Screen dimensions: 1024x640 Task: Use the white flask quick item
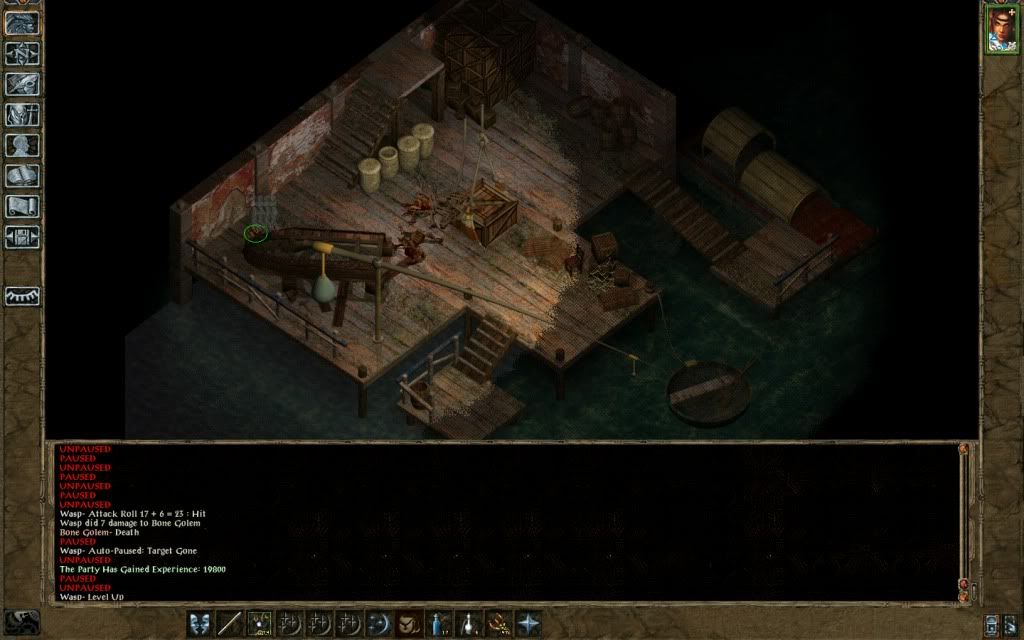click(x=468, y=622)
